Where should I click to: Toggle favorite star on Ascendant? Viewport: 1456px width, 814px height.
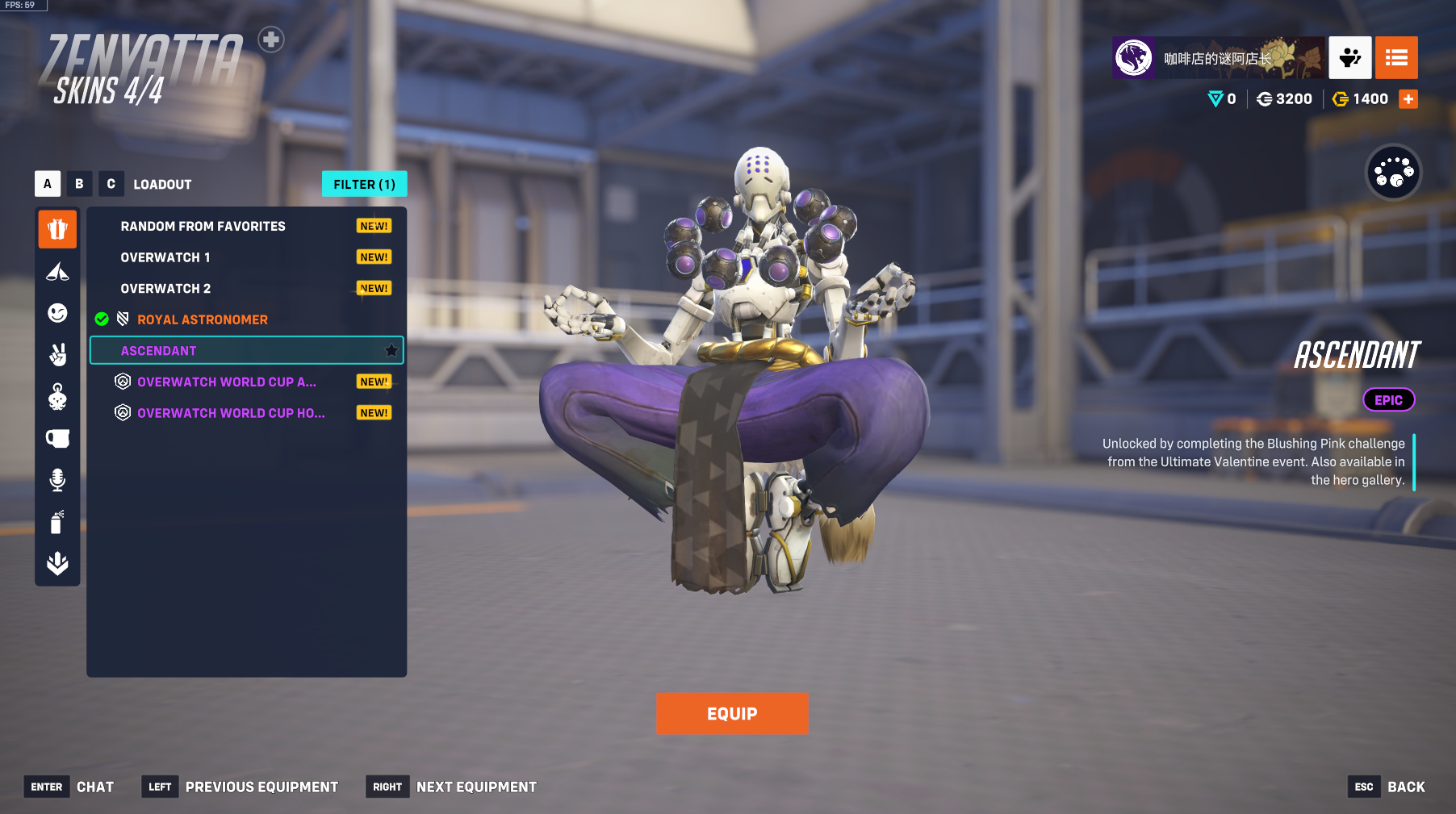click(391, 351)
